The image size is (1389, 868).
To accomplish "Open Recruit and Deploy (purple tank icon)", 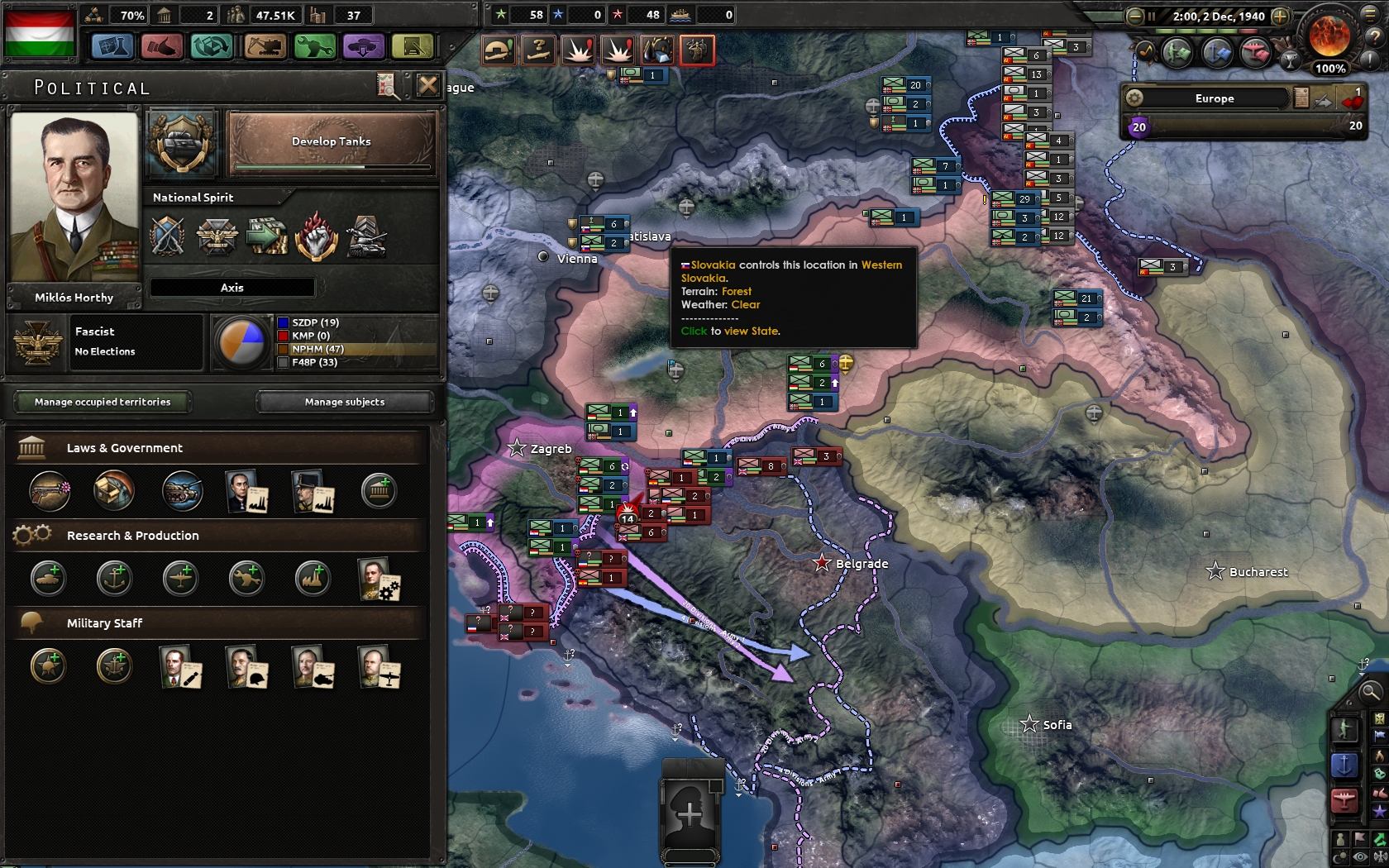I will 363,46.
